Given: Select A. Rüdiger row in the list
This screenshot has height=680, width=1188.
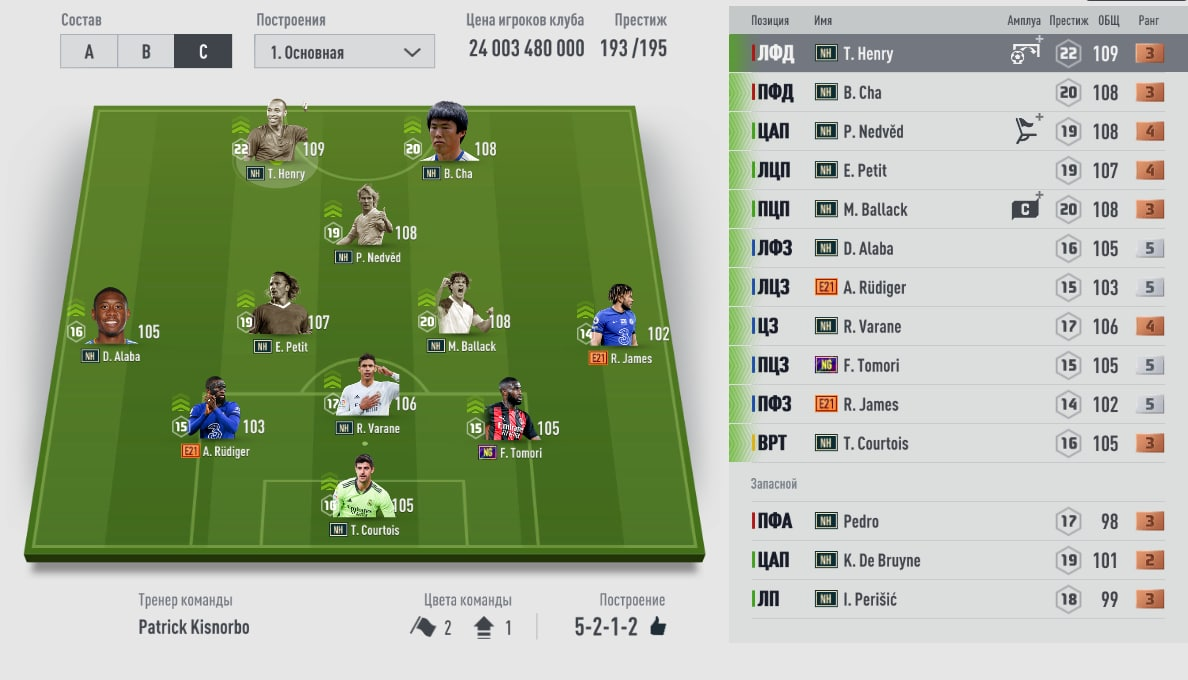Looking at the screenshot, I should coord(957,288).
